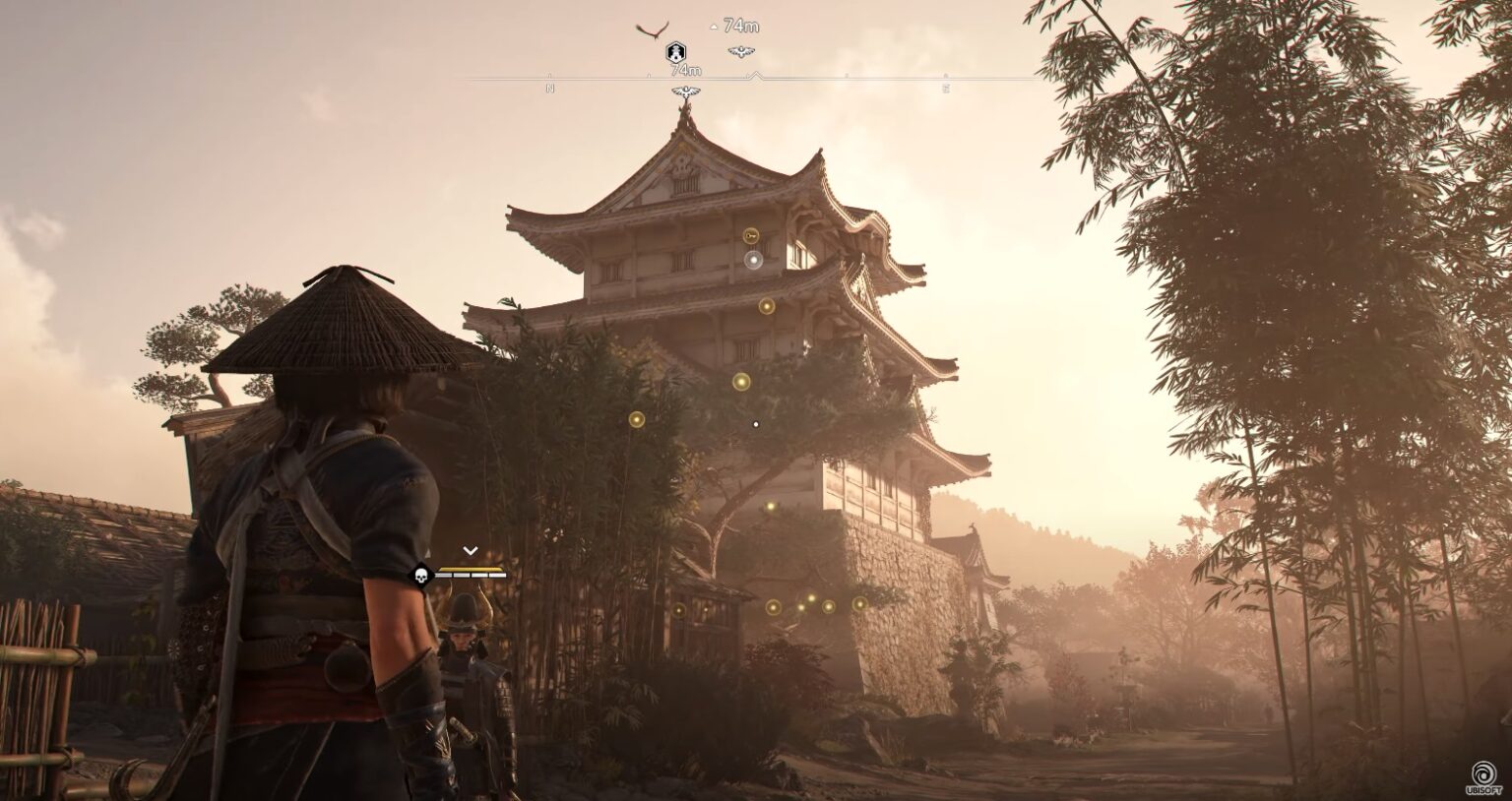Viewport: 1512px width, 801px height.
Task: Click the chevron indicator above the samurai enemy
Action: [471, 550]
